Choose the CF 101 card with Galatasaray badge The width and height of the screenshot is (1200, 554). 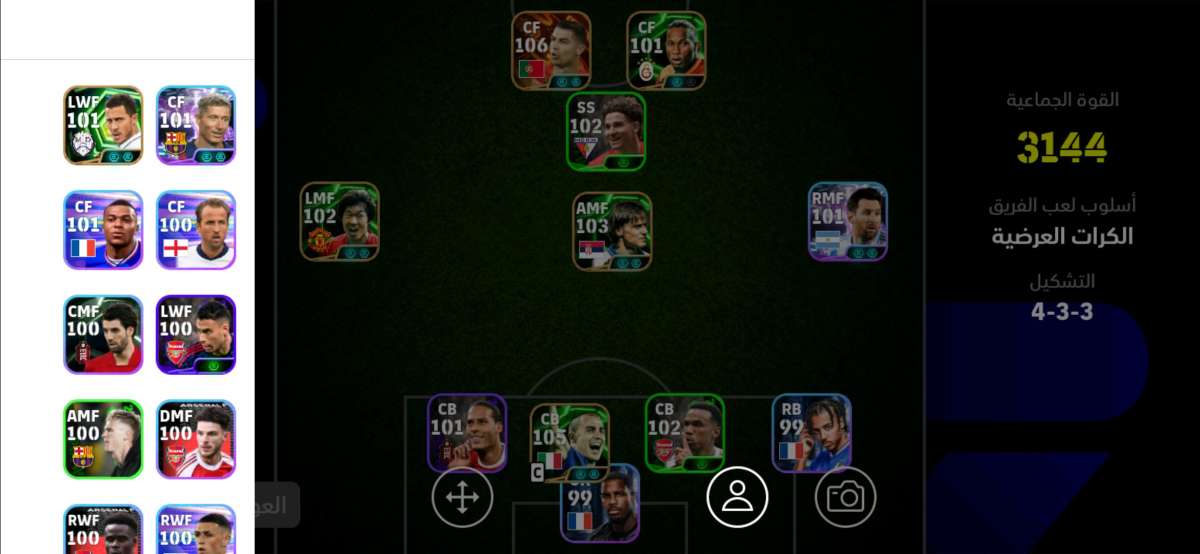tap(666, 50)
